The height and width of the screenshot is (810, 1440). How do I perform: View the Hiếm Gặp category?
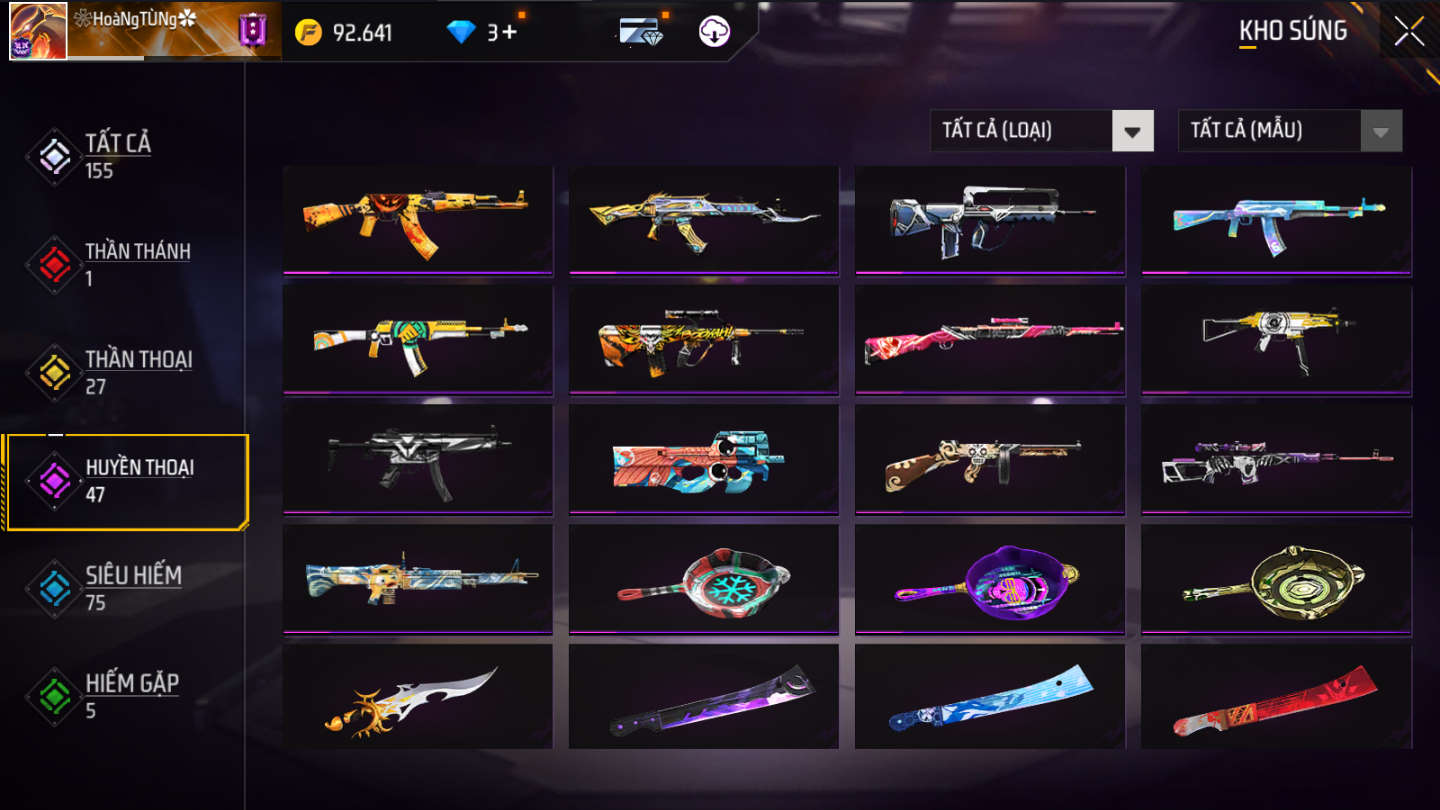pos(130,696)
